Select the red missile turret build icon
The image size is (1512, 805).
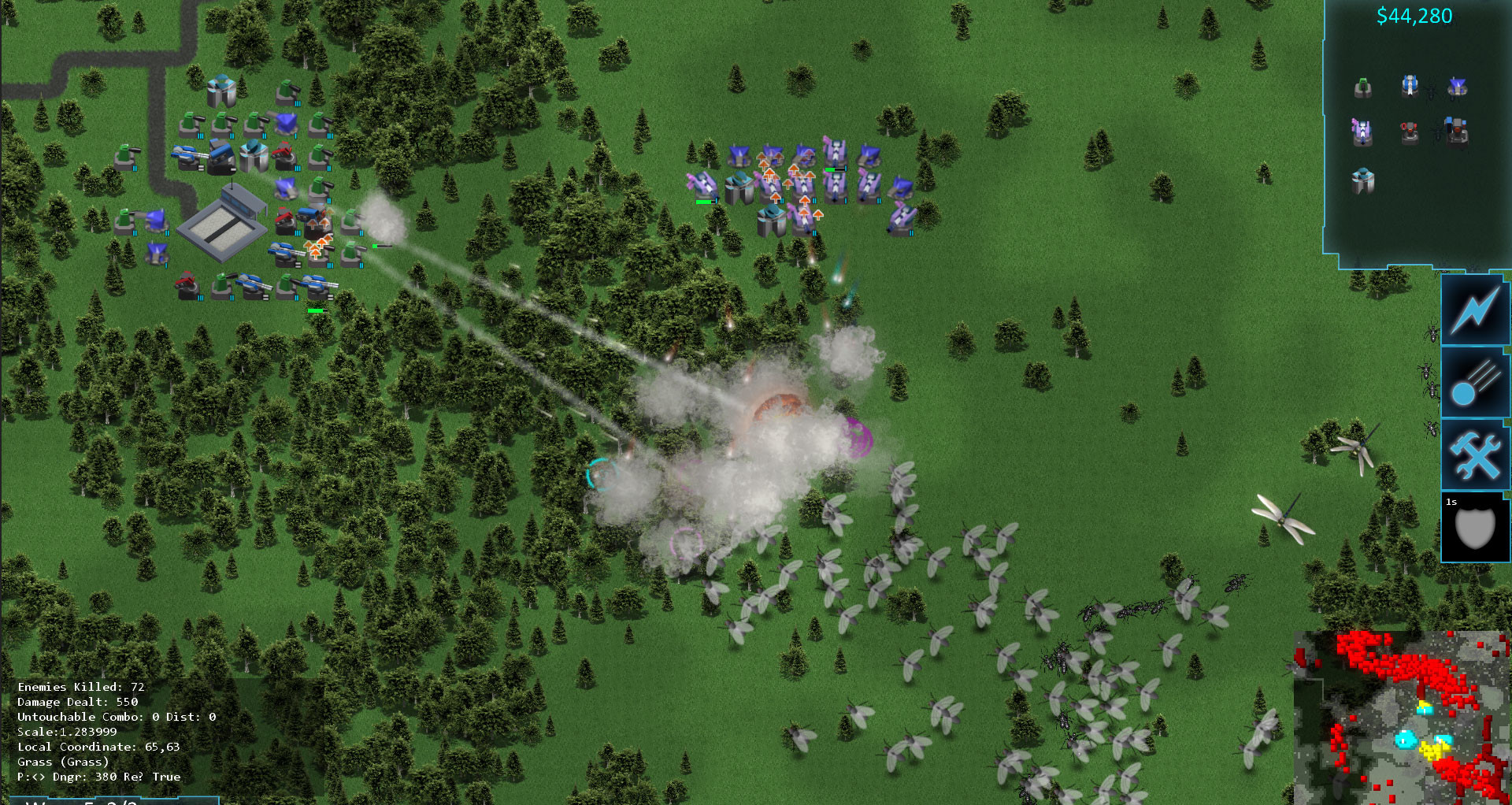(1408, 132)
